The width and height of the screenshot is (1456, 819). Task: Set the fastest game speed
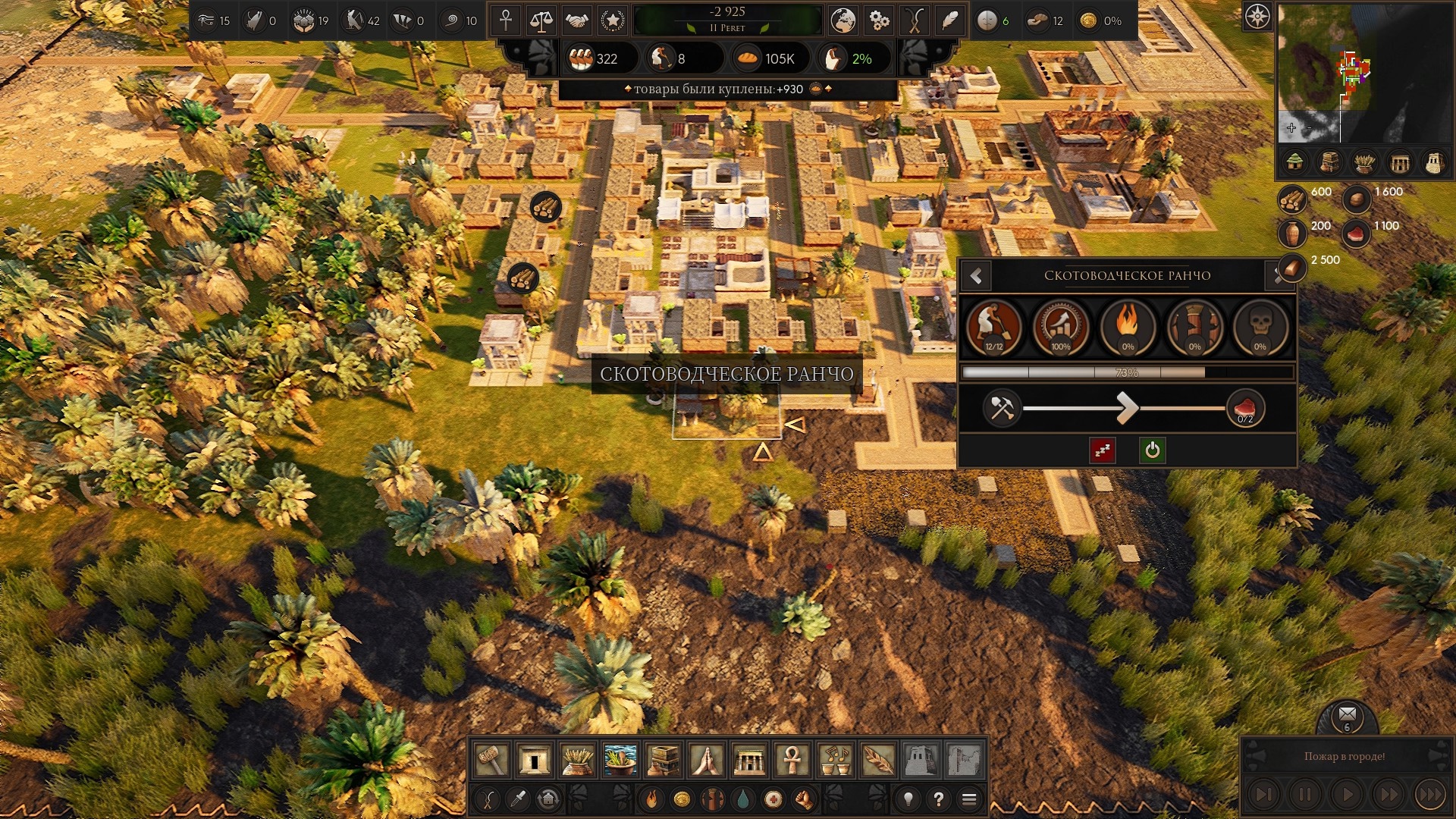[1429, 795]
